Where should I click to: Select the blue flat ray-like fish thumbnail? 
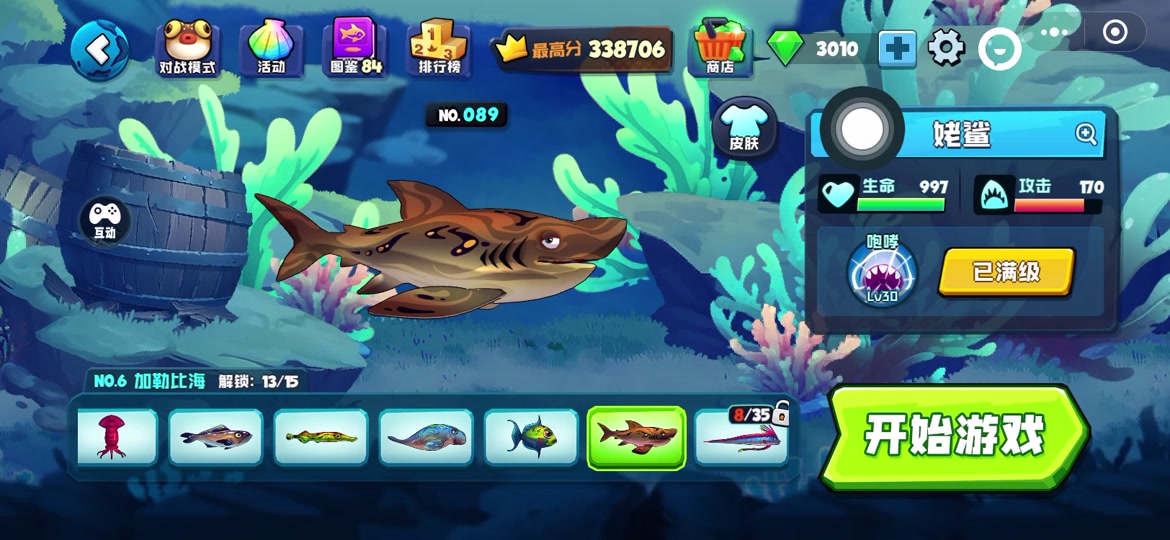click(x=426, y=437)
